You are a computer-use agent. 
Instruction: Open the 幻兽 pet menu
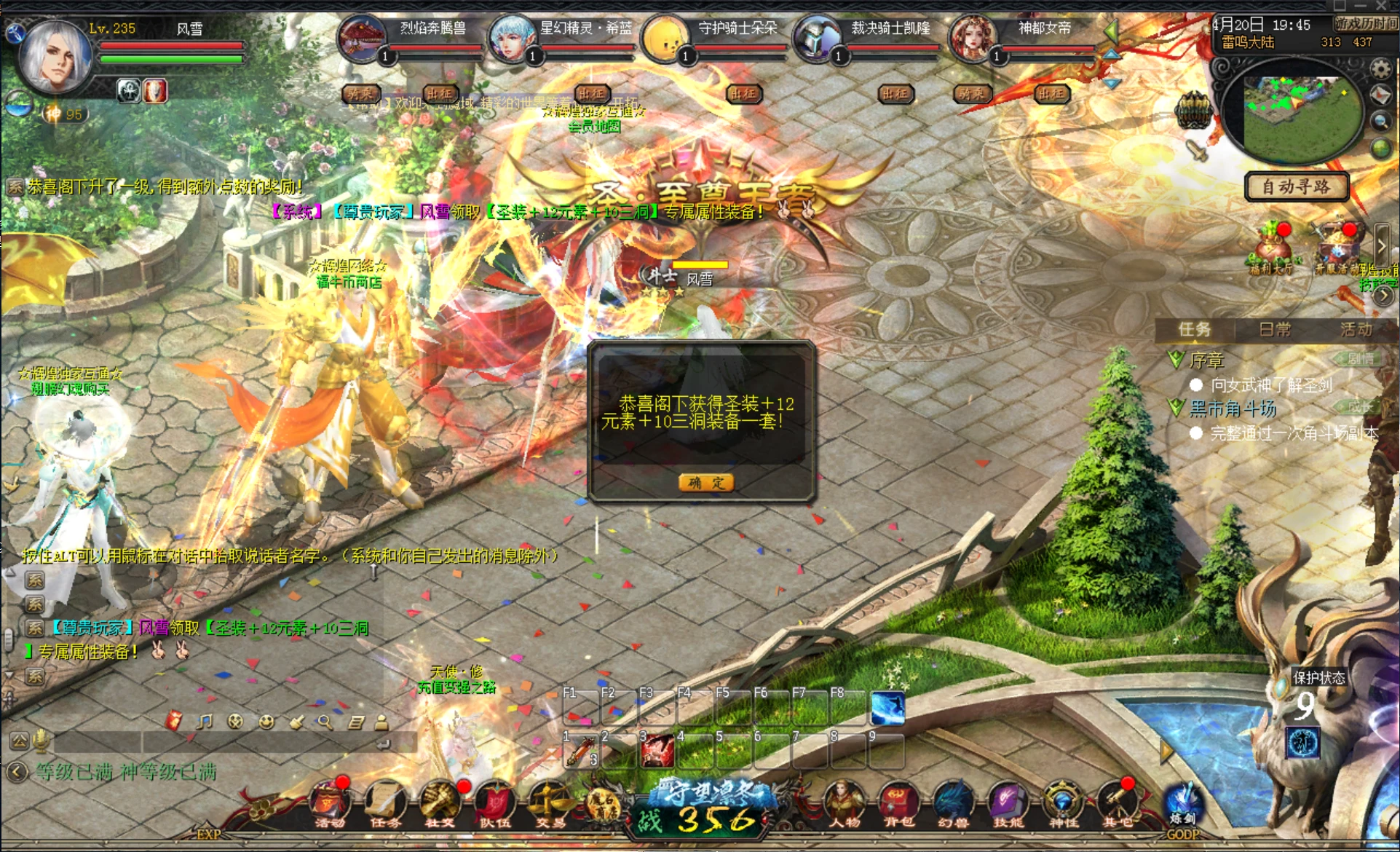952,805
